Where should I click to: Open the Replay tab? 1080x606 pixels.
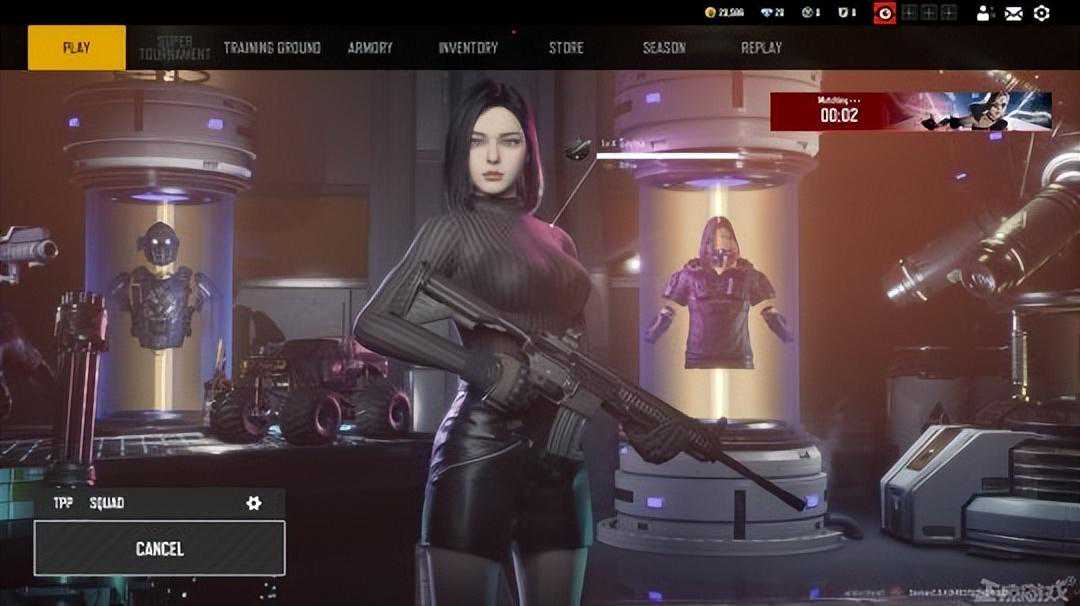[761, 48]
